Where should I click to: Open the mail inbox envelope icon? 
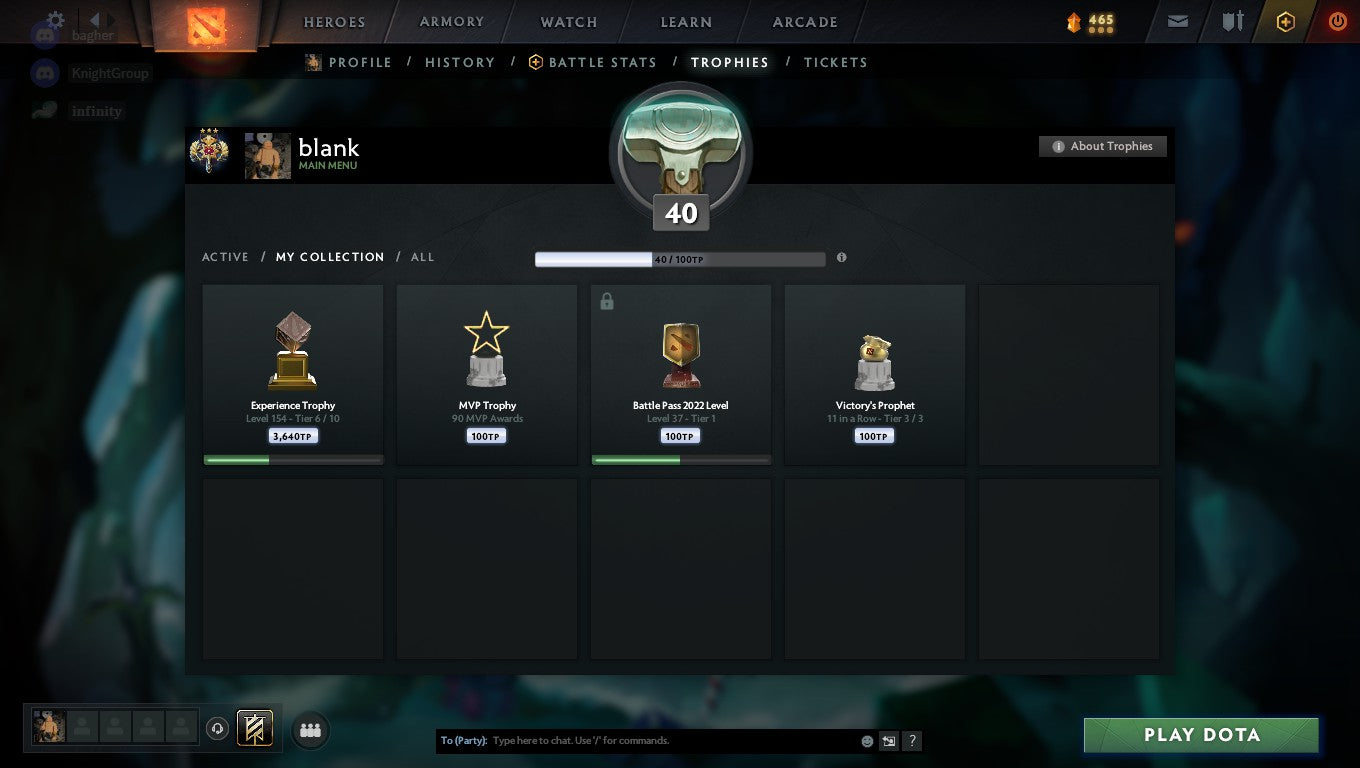tap(1177, 21)
